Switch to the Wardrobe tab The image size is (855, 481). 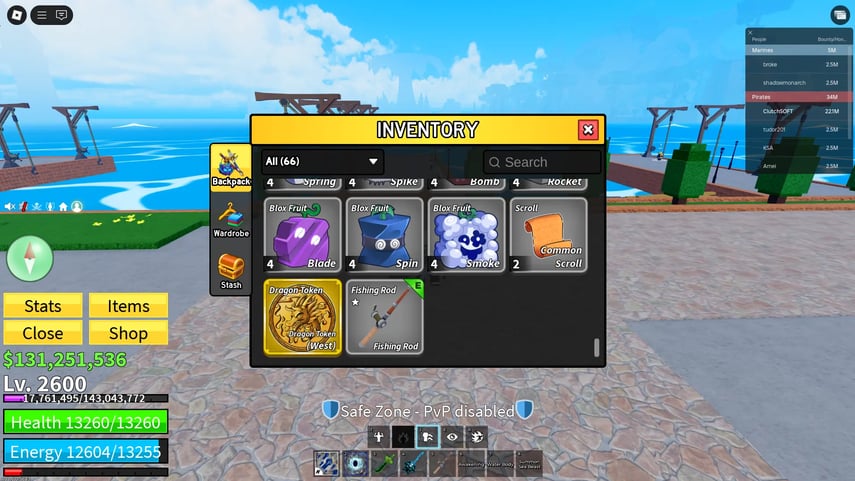231,221
